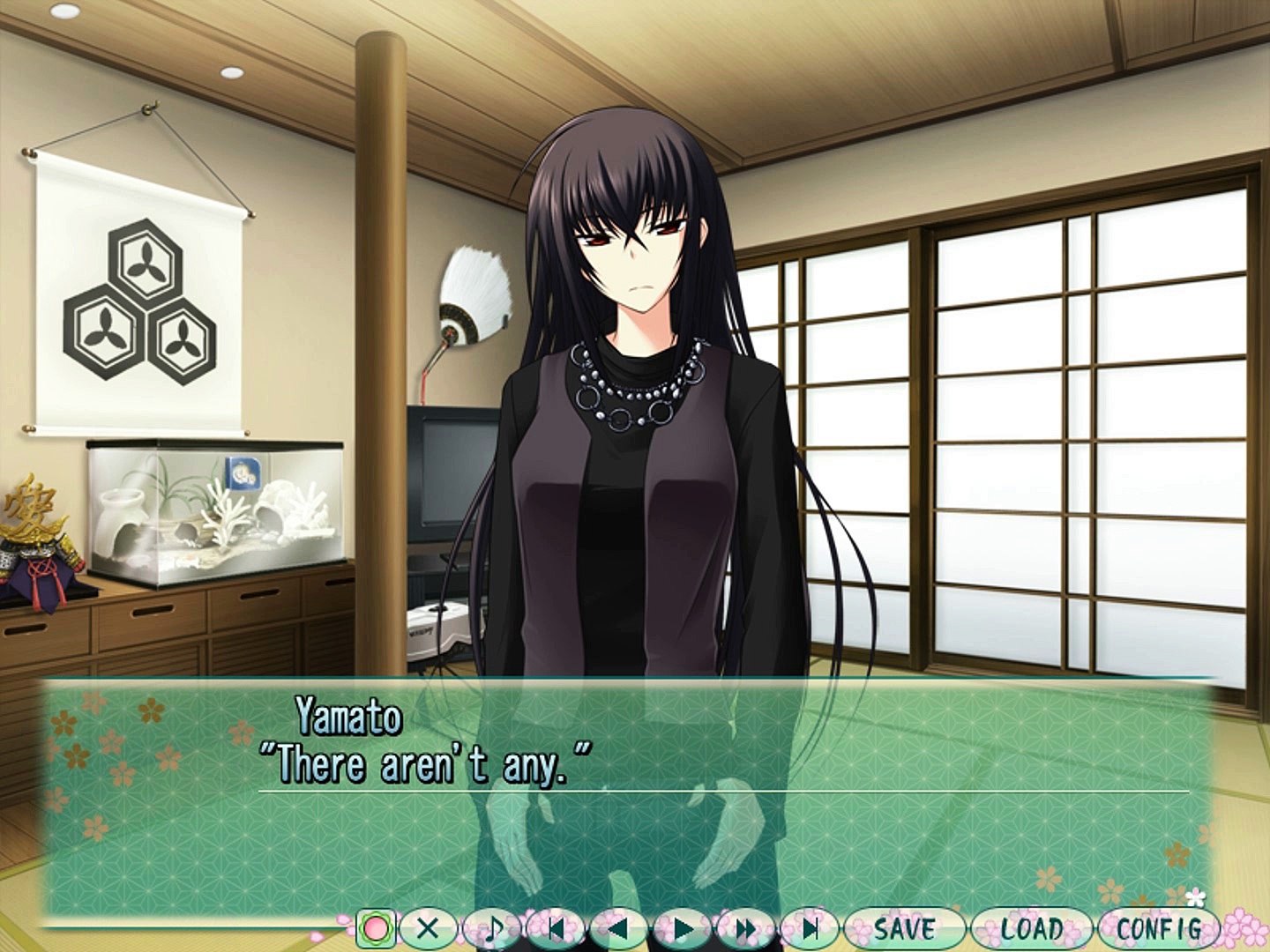
Task: Open the LOAD menu
Action: [1031, 928]
